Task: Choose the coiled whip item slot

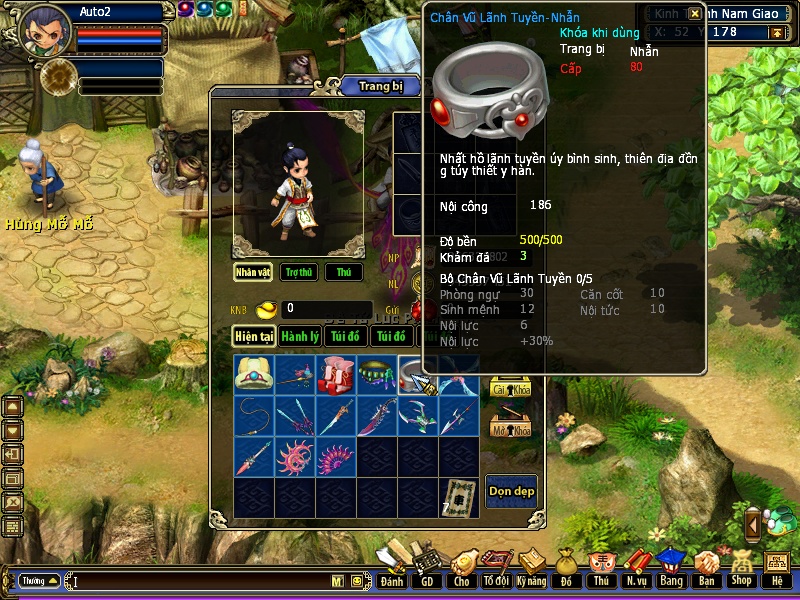Action: [x=254, y=416]
